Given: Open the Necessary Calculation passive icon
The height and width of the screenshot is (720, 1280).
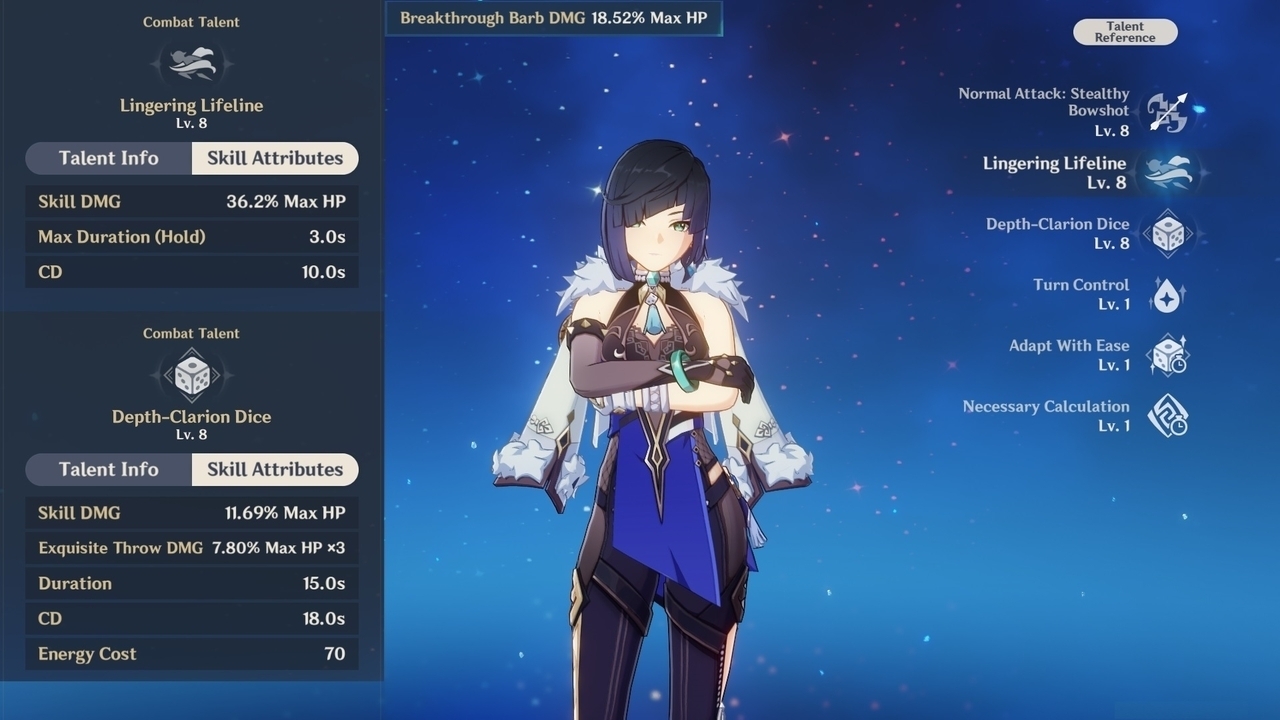Looking at the screenshot, I should 1168,416.
